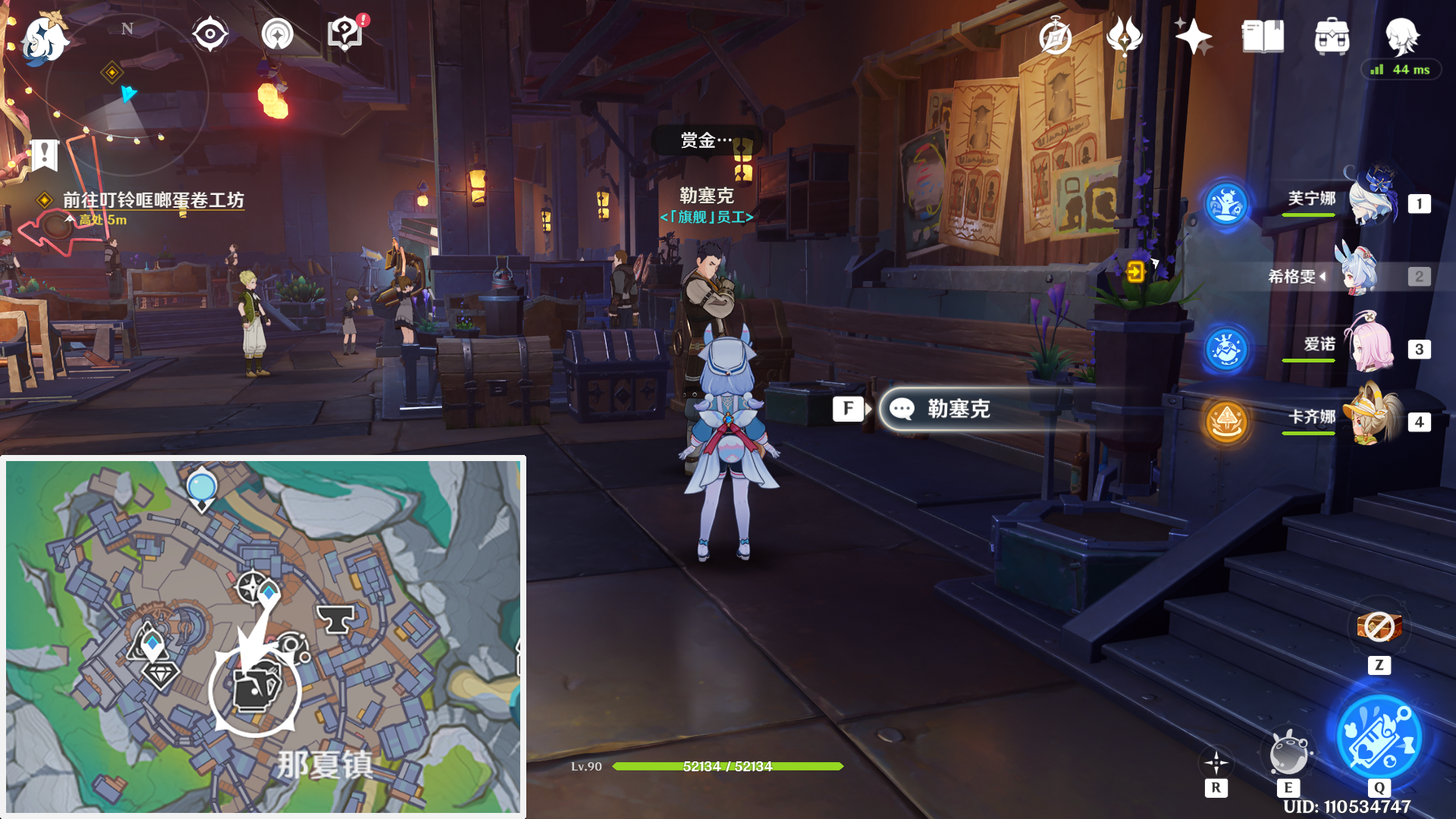This screenshot has height=819, width=1456.
Task: Open the quest guide icon with red alert
Action: (x=345, y=34)
